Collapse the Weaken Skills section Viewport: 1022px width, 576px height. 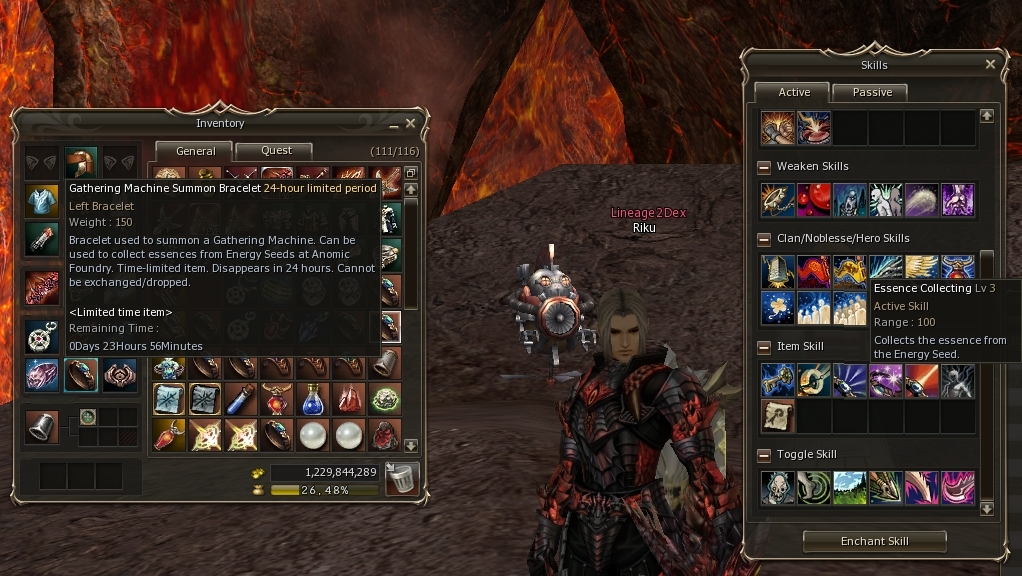point(764,167)
